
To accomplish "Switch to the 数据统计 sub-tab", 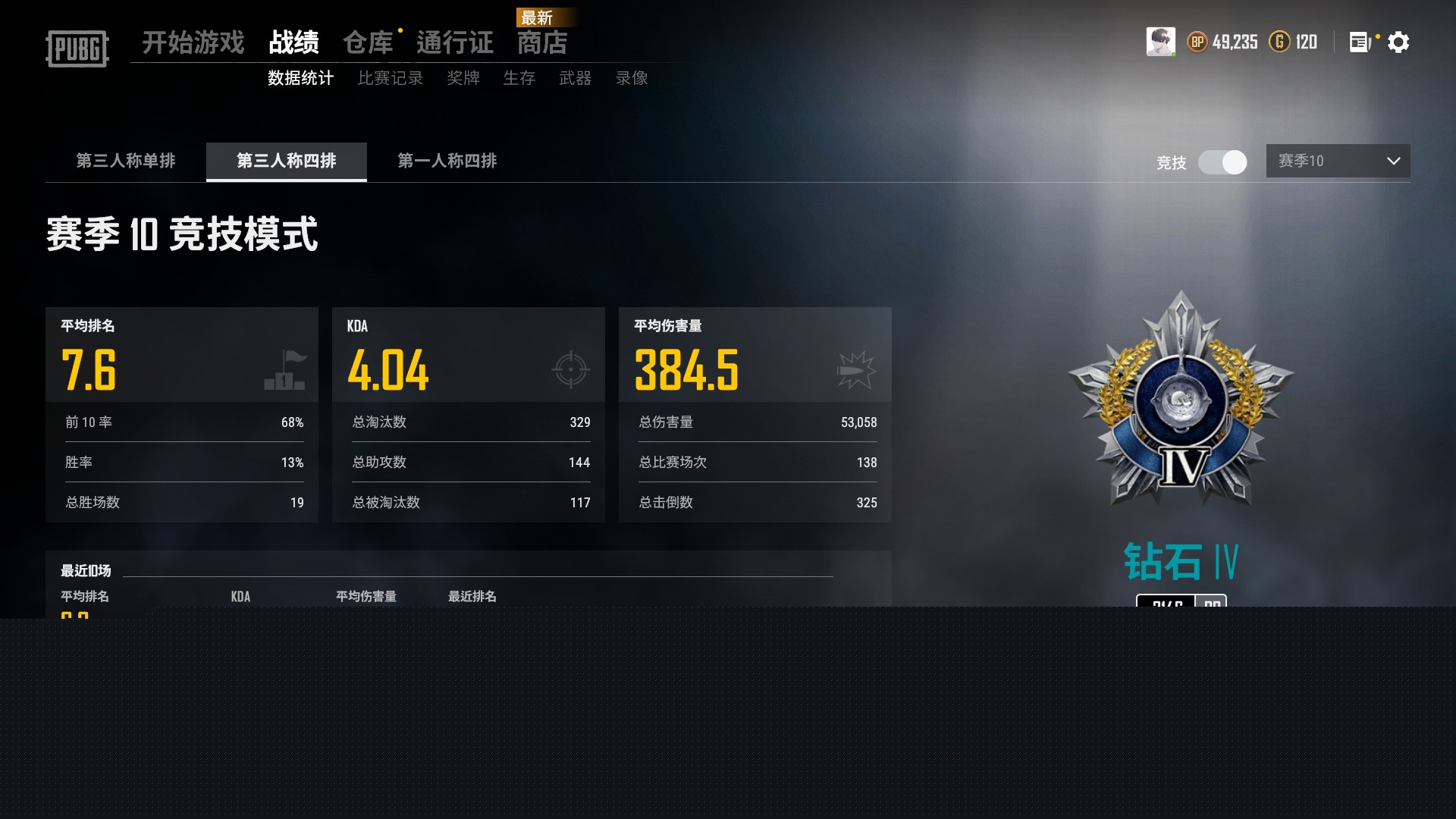I will (x=300, y=78).
